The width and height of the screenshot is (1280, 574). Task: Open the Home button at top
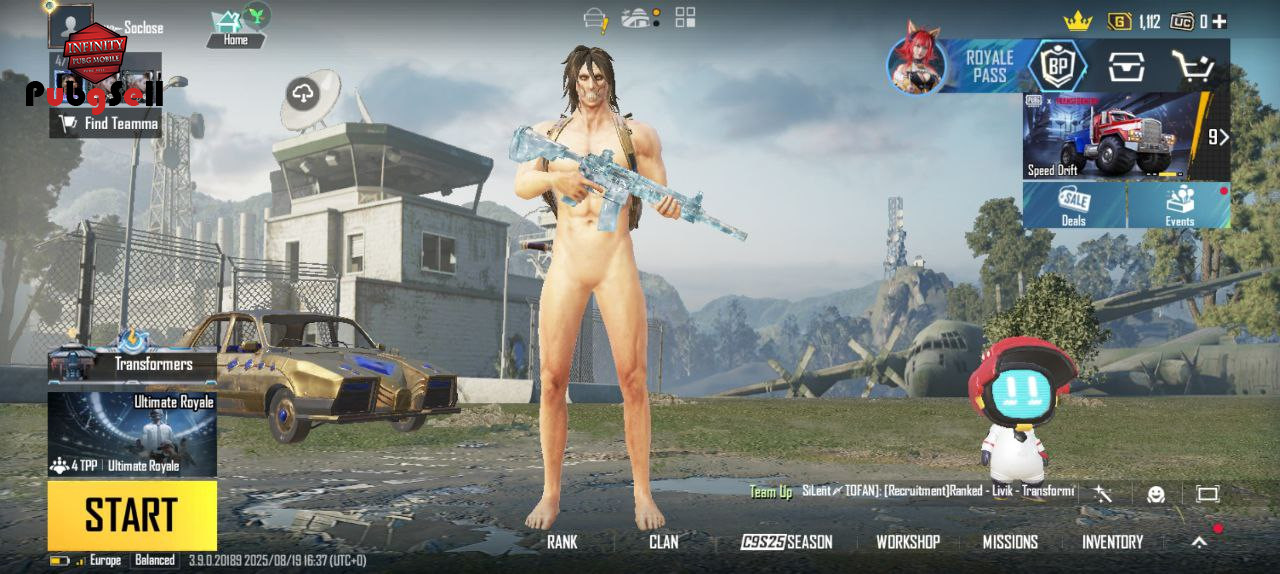tap(236, 28)
